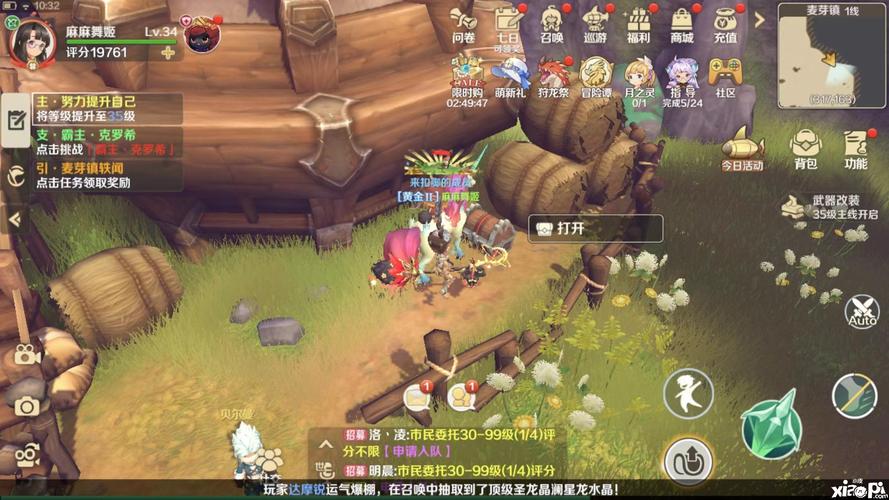Open the 冒险谭 adventure icon
This screenshot has width=889, height=500.
tap(596, 76)
